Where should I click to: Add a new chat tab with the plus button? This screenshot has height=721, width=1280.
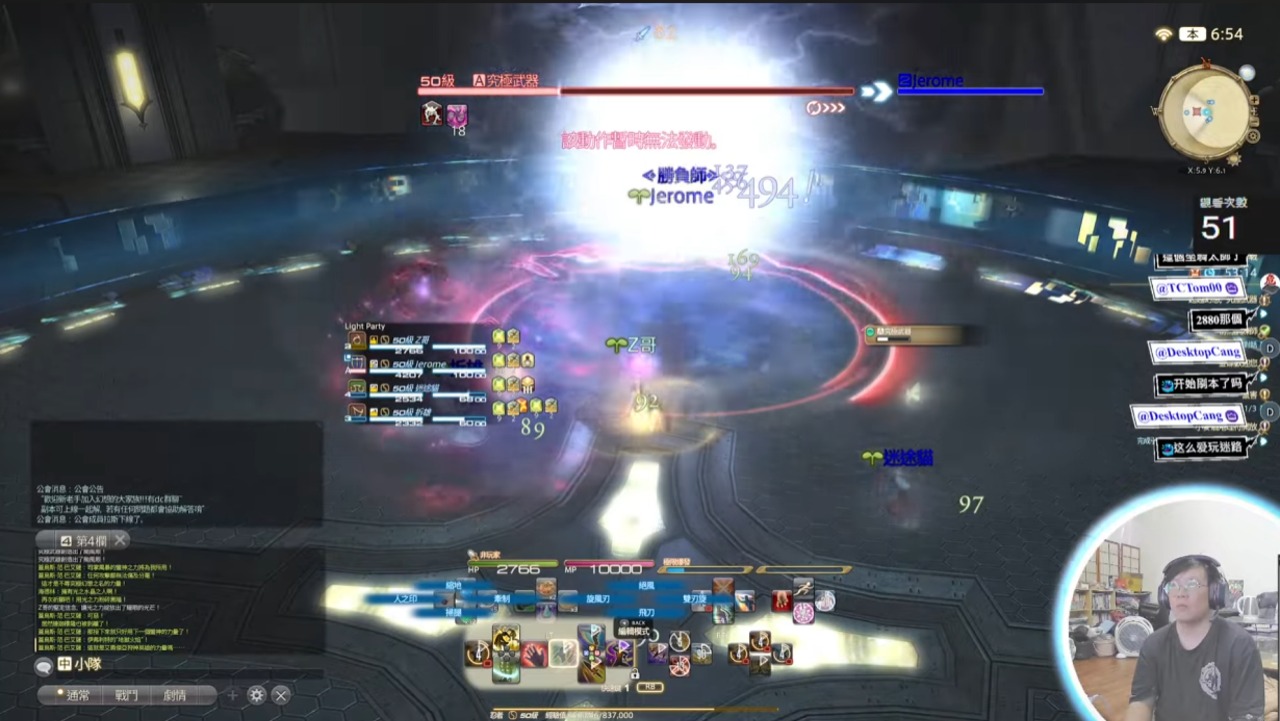(x=233, y=695)
